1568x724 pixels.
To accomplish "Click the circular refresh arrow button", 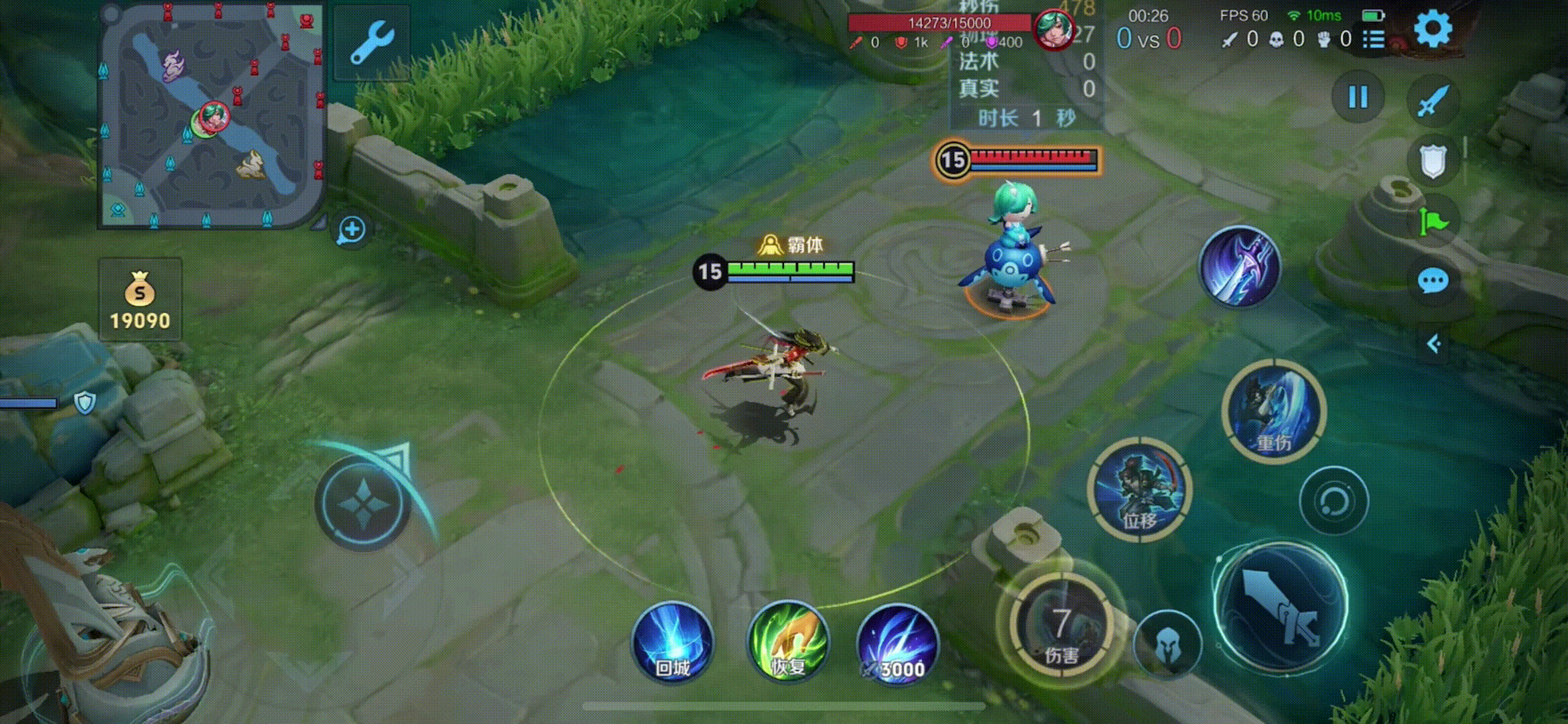I will point(1333,501).
